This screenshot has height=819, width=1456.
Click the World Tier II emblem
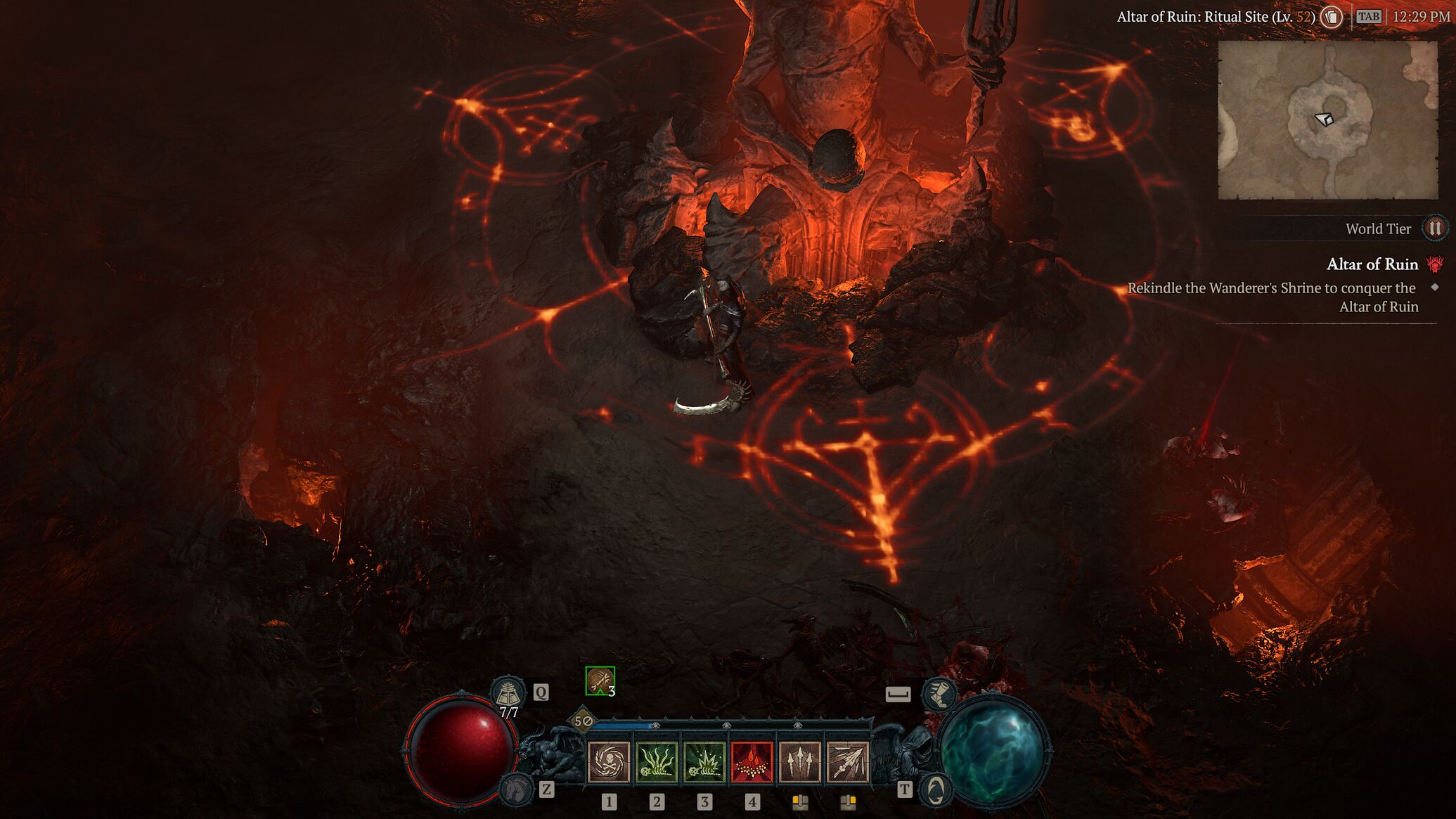(x=1434, y=228)
